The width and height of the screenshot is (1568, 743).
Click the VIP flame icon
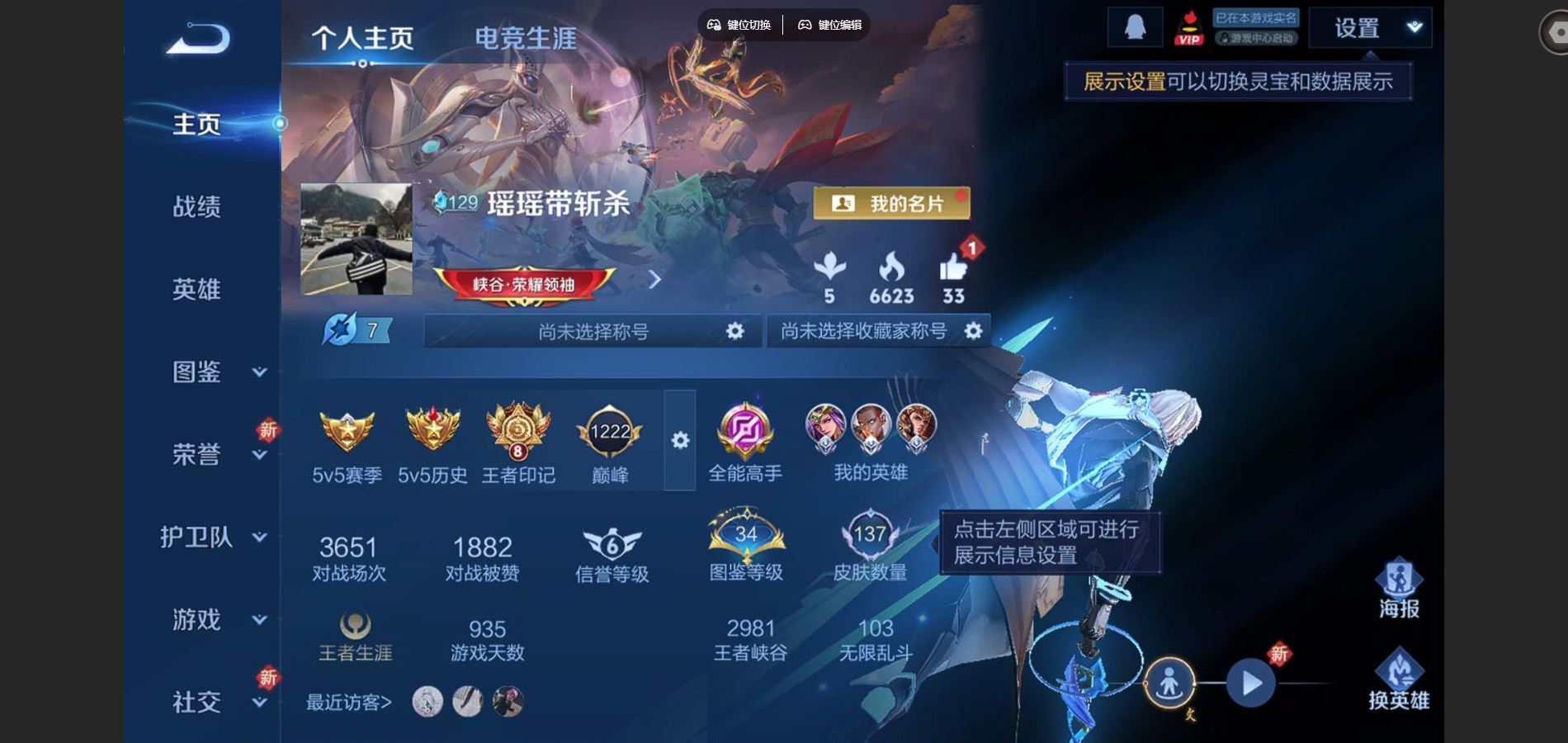tap(1189, 26)
